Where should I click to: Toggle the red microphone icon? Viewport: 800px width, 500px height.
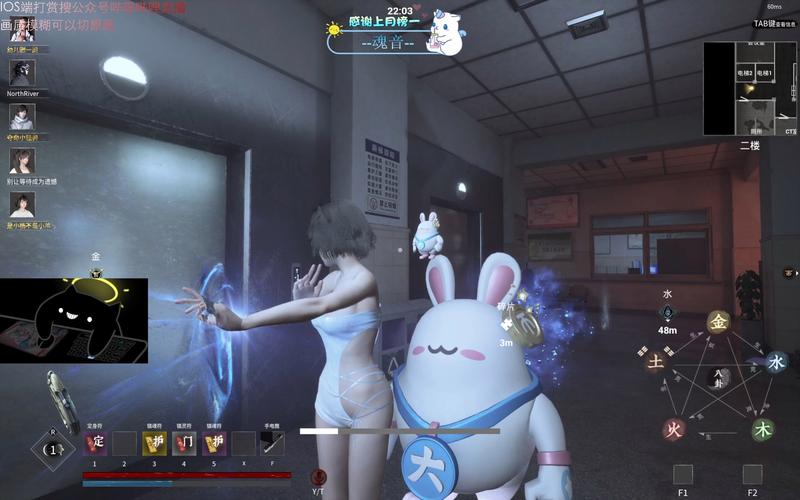[x=319, y=478]
